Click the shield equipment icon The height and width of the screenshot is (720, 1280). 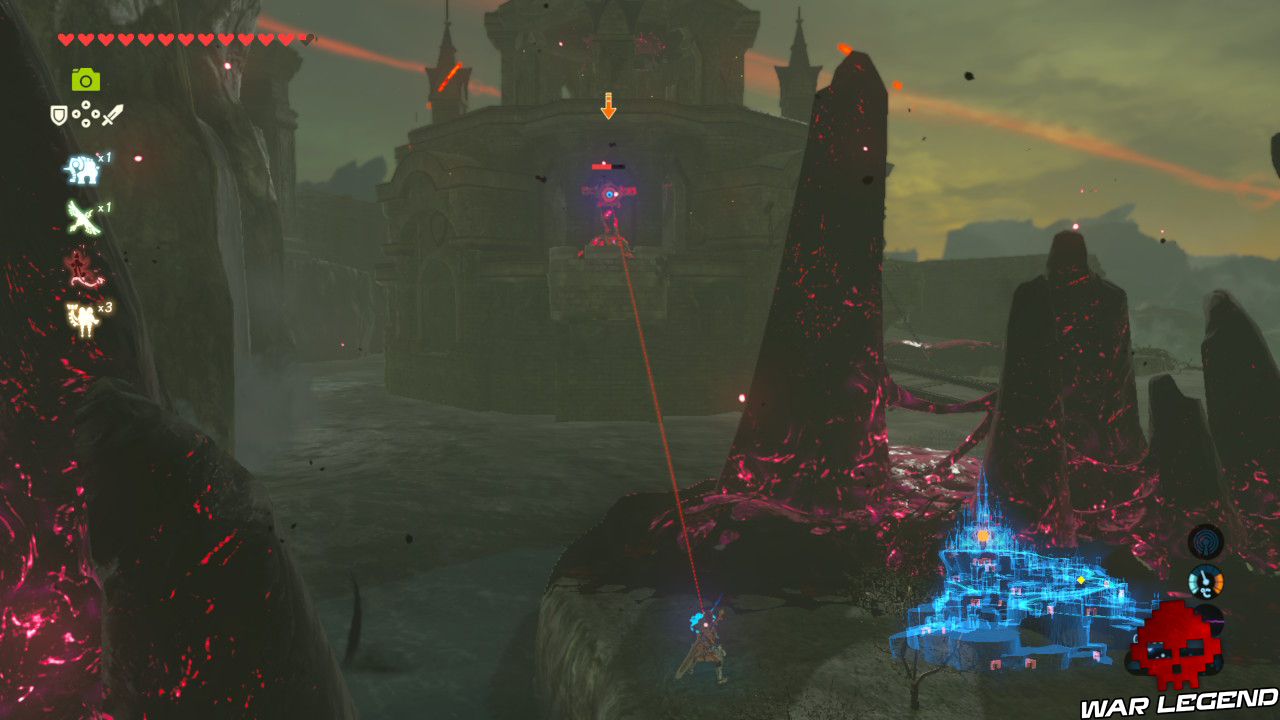pos(58,116)
